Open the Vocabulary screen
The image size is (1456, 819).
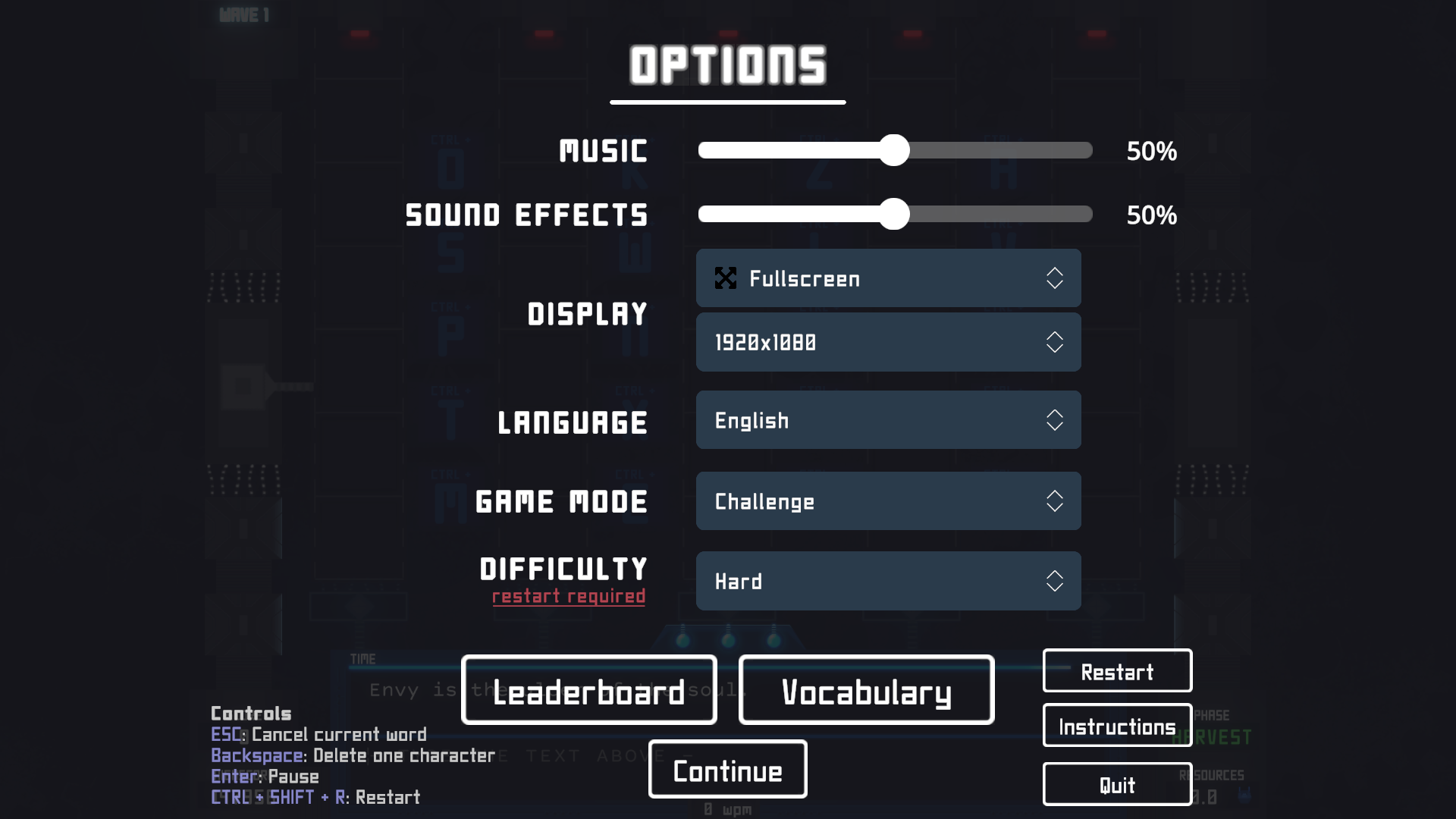coord(867,691)
